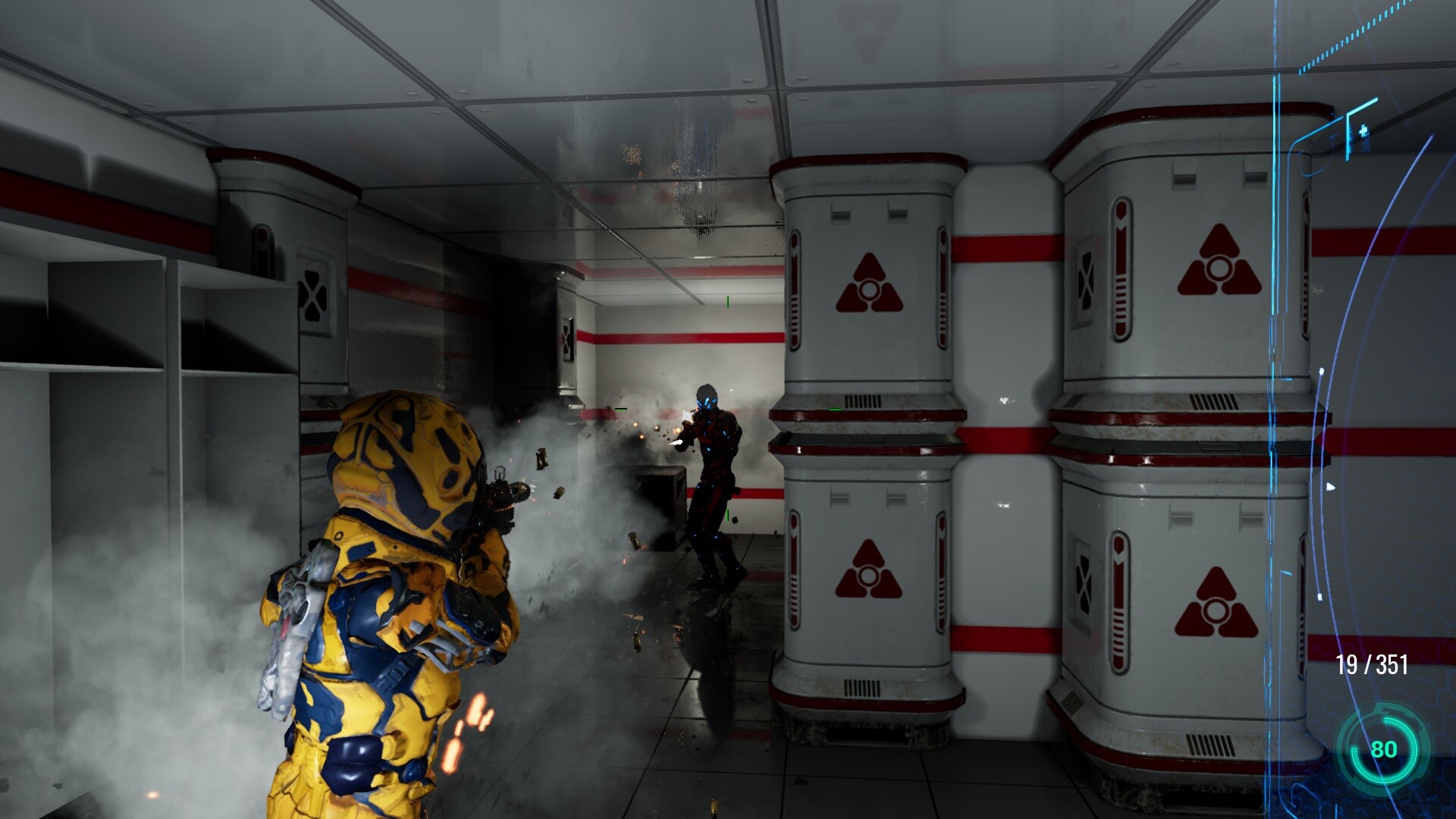Screen dimensions: 1456x819
Task: Click the small plus icon on the HUD overlay
Action: (1363, 130)
